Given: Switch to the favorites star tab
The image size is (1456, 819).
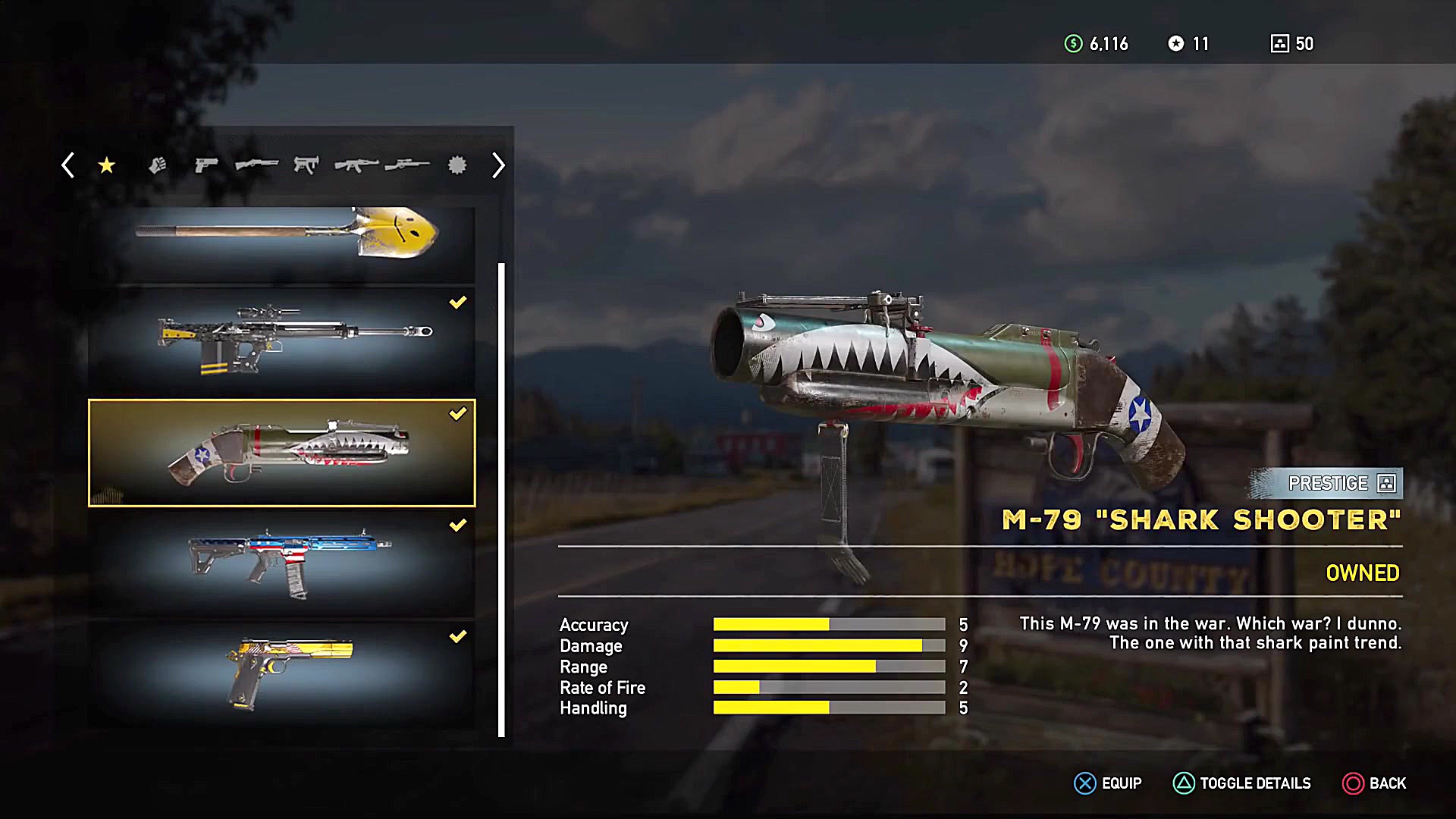Looking at the screenshot, I should tap(106, 165).
